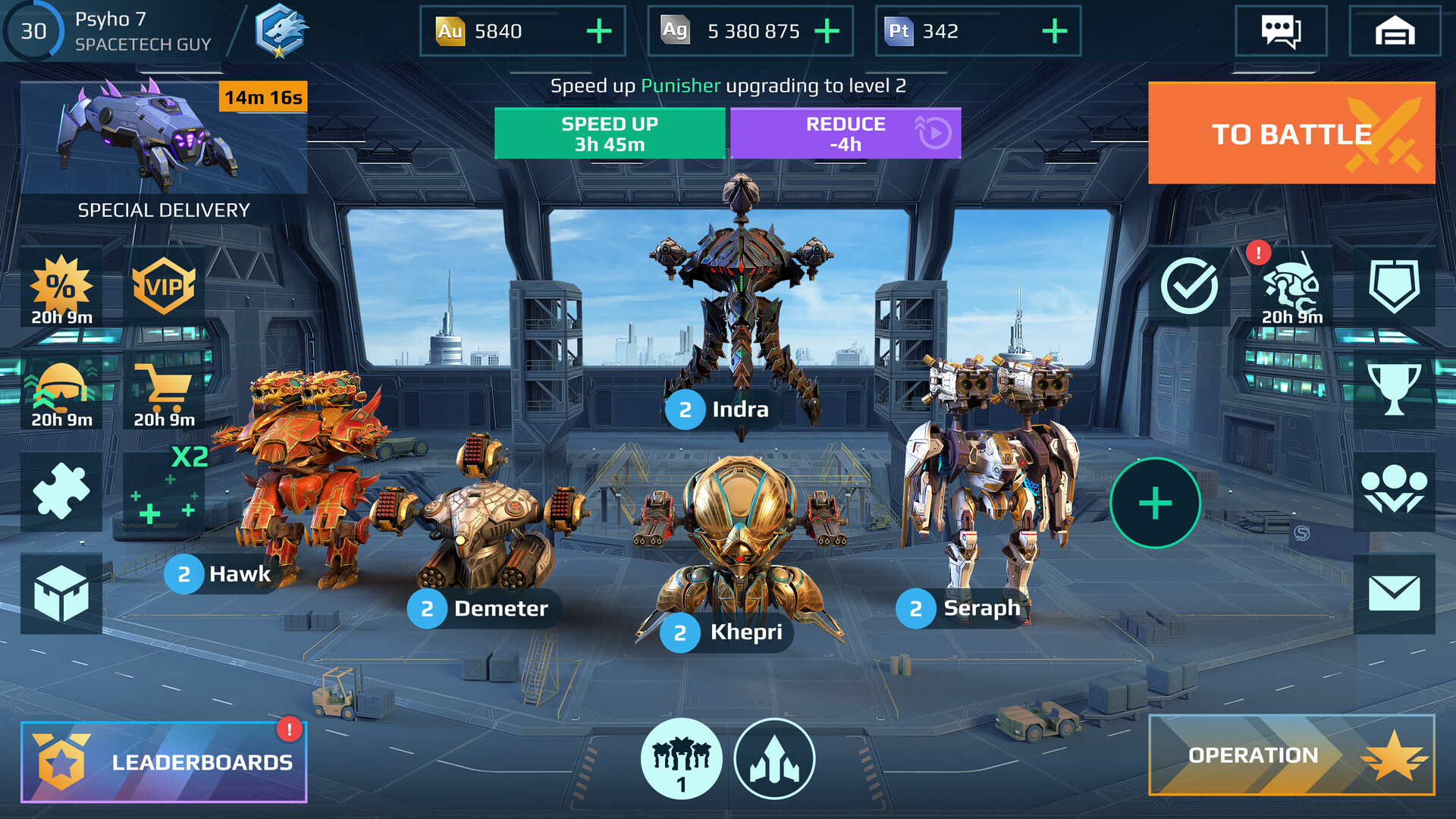Add platinum with the Pt plus
The width and height of the screenshot is (1456, 819).
click(1054, 31)
